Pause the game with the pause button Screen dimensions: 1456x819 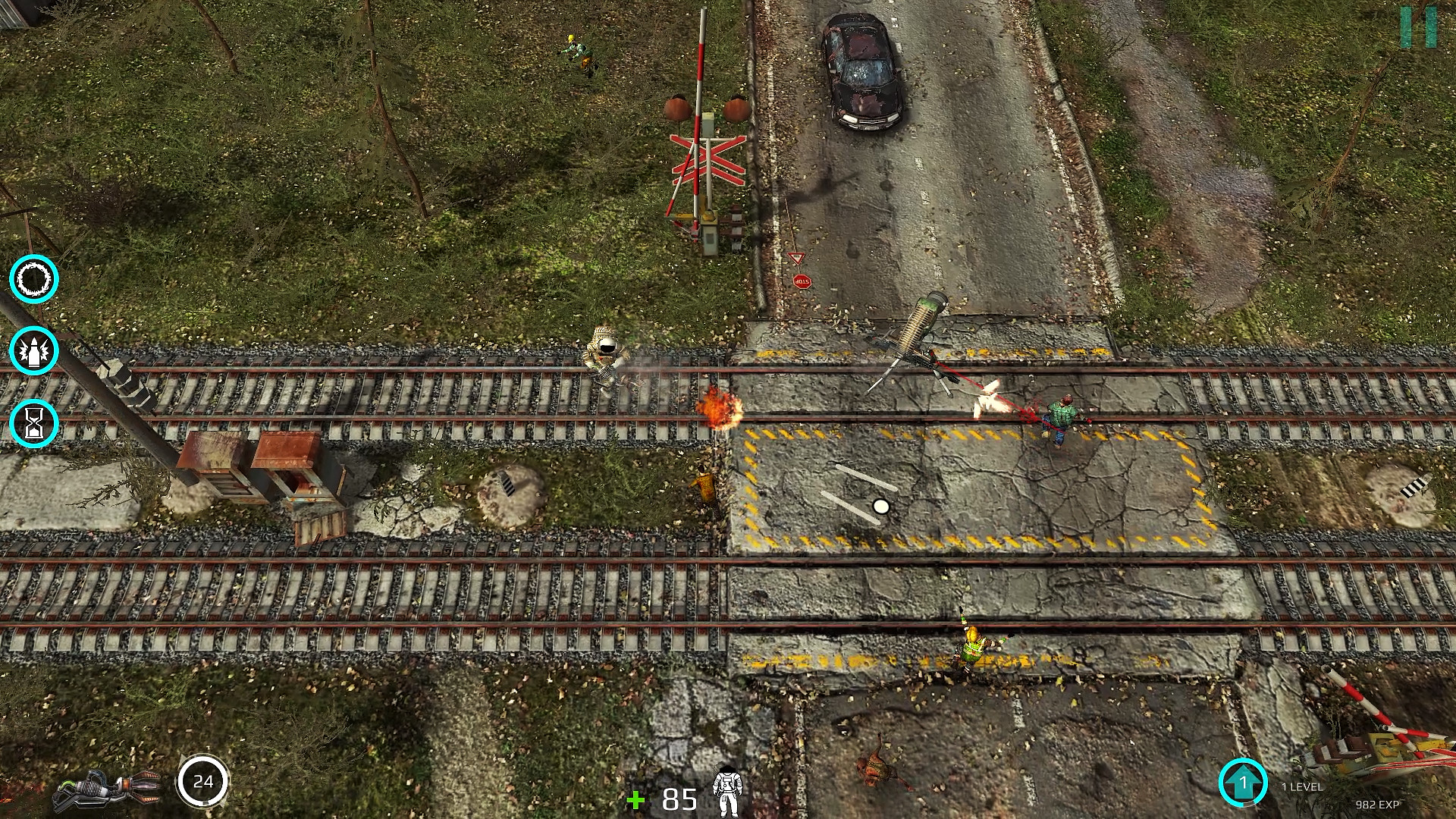(1418, 27)
